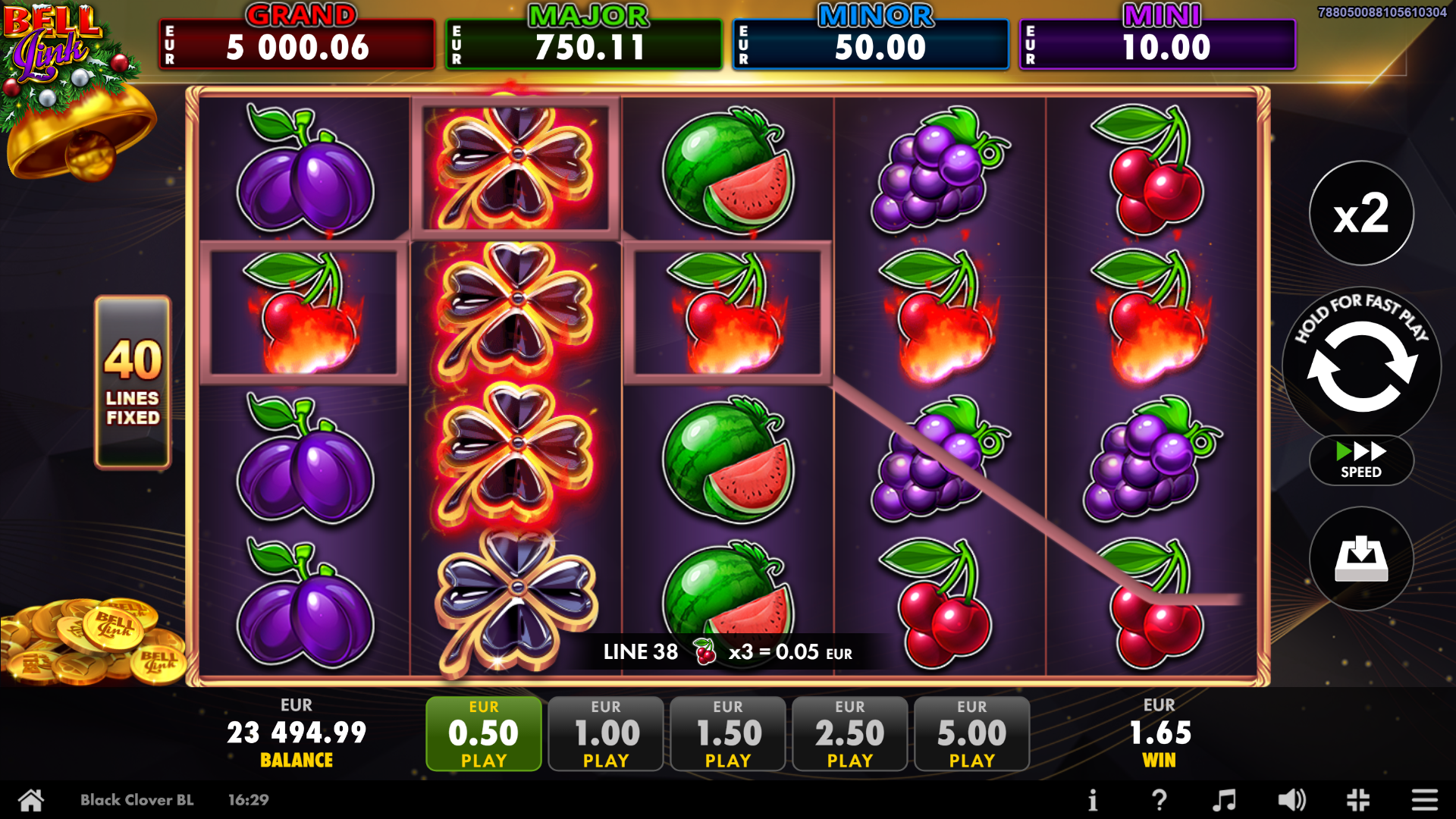Open the 40 lines fixed panel
This screenshot has width=1456, height=819.
coord(133,381)
